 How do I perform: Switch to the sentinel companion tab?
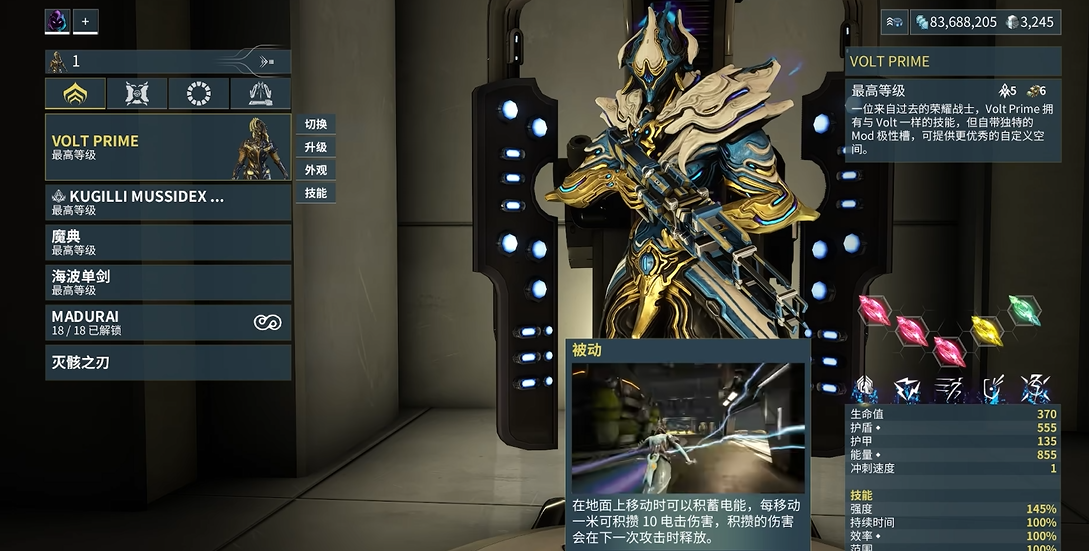pos(137,94)
